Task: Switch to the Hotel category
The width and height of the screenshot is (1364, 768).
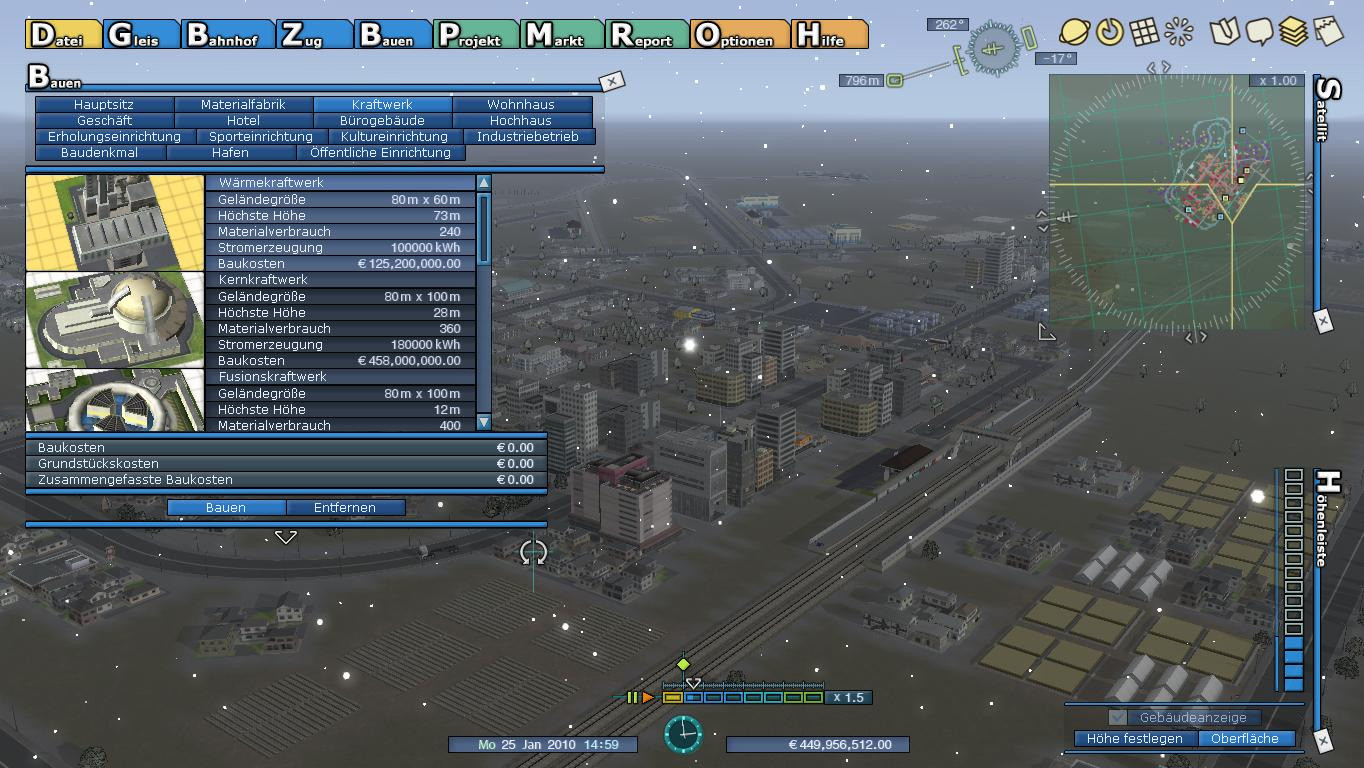Action: (243, 120)
